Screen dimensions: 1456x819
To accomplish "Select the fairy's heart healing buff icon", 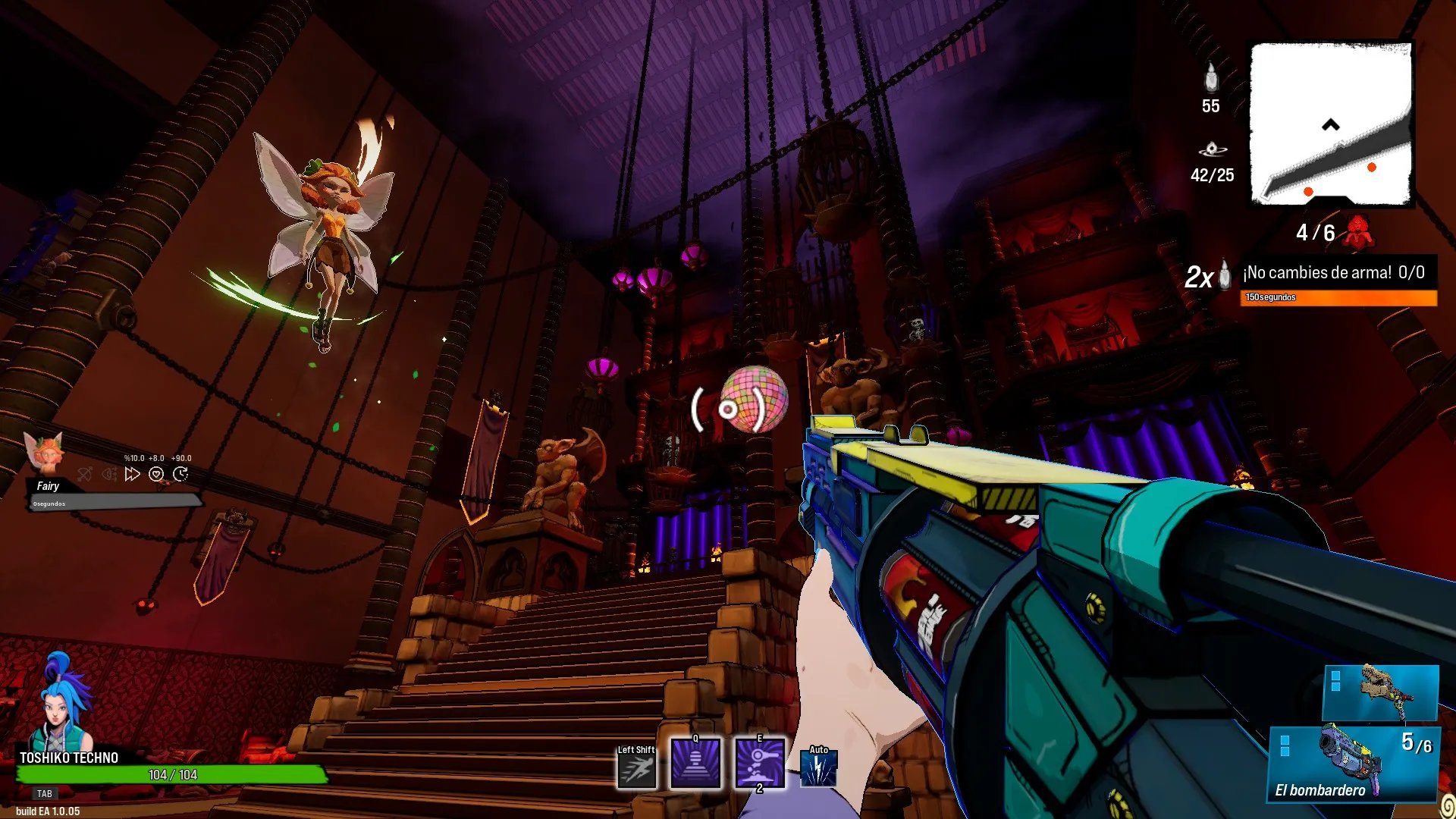I will [156, 475].
